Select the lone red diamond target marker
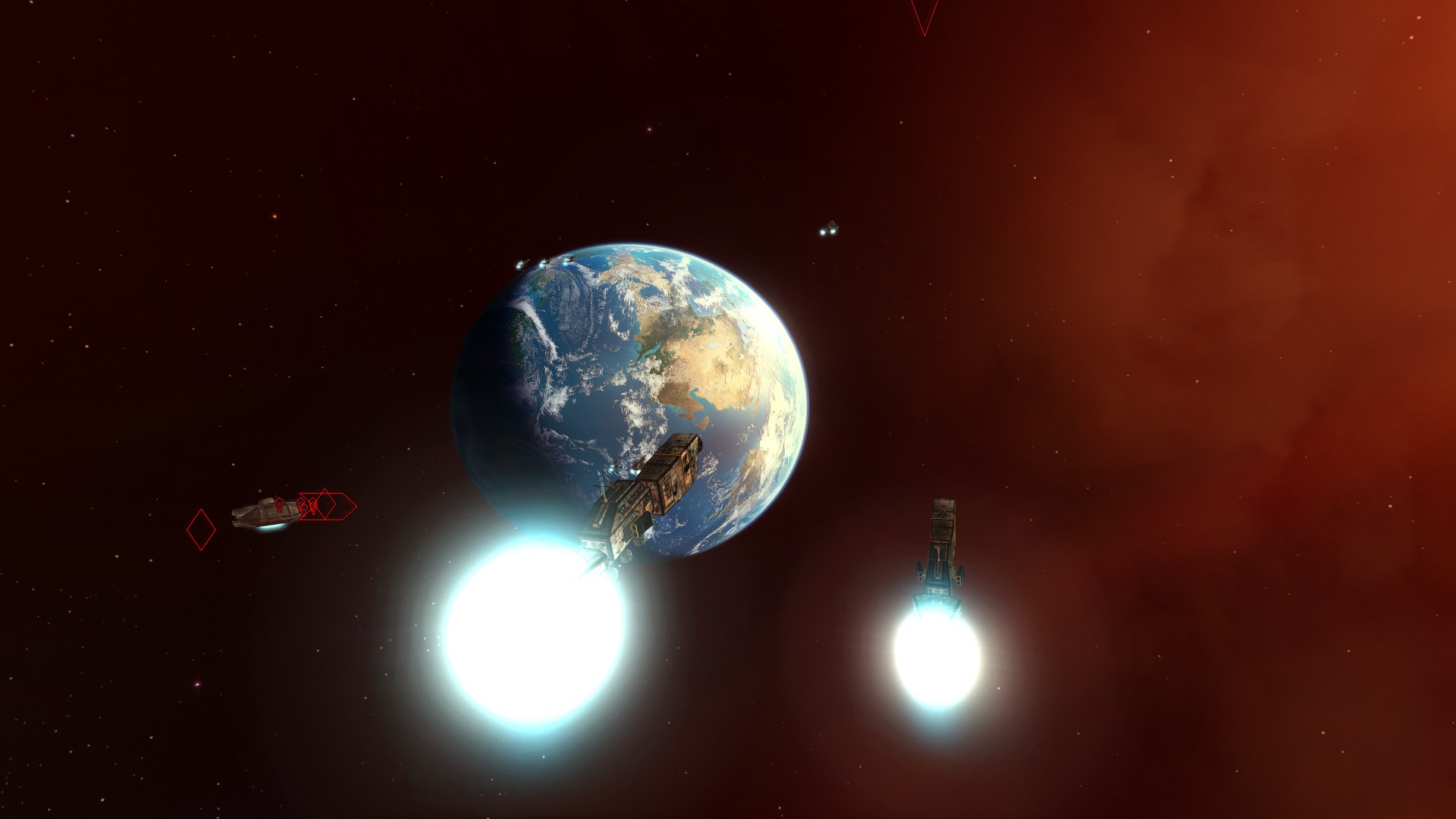This screenshot has width=1456, height=819. click(x=201, y=529)
